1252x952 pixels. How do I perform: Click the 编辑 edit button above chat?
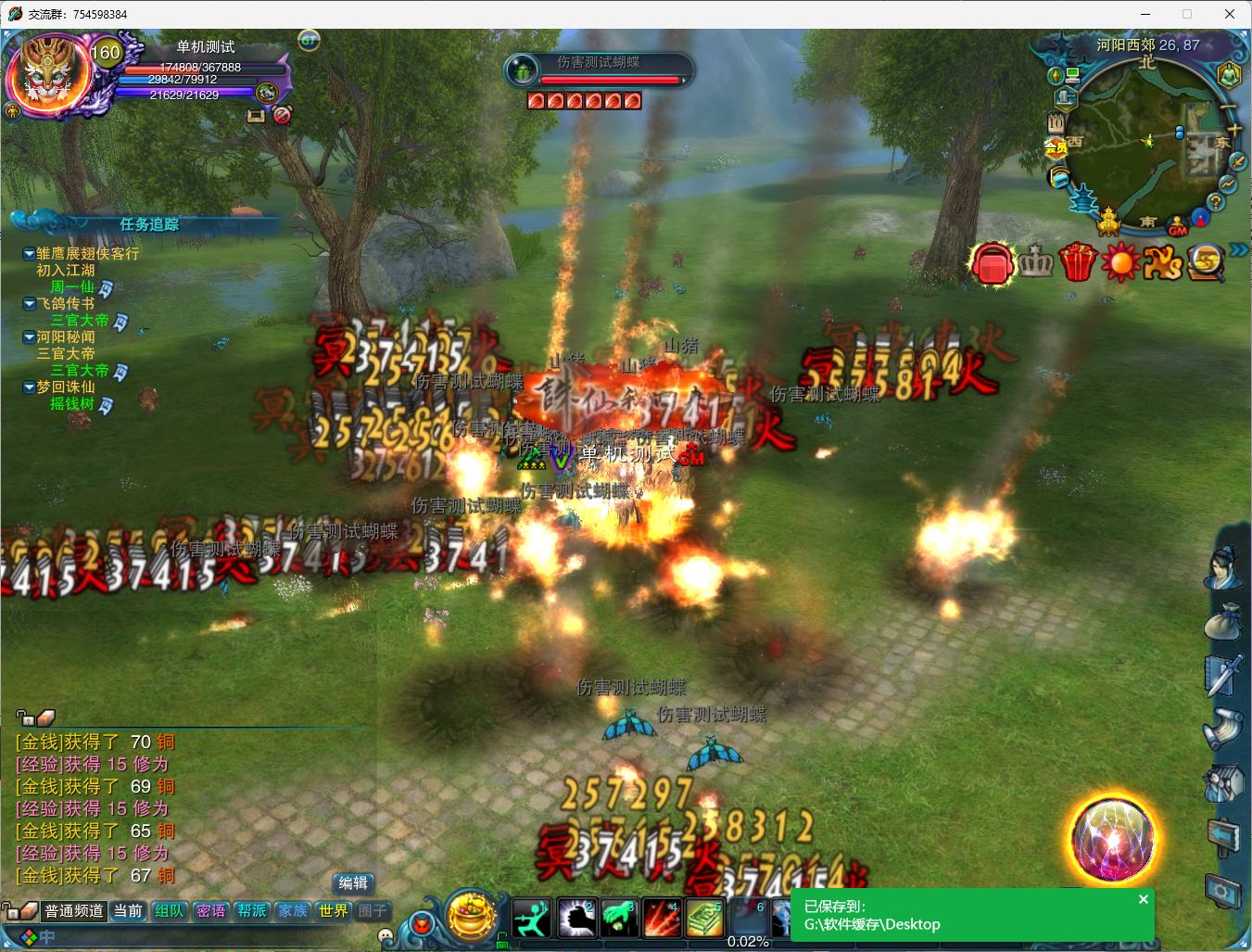(x=353, y=883)
